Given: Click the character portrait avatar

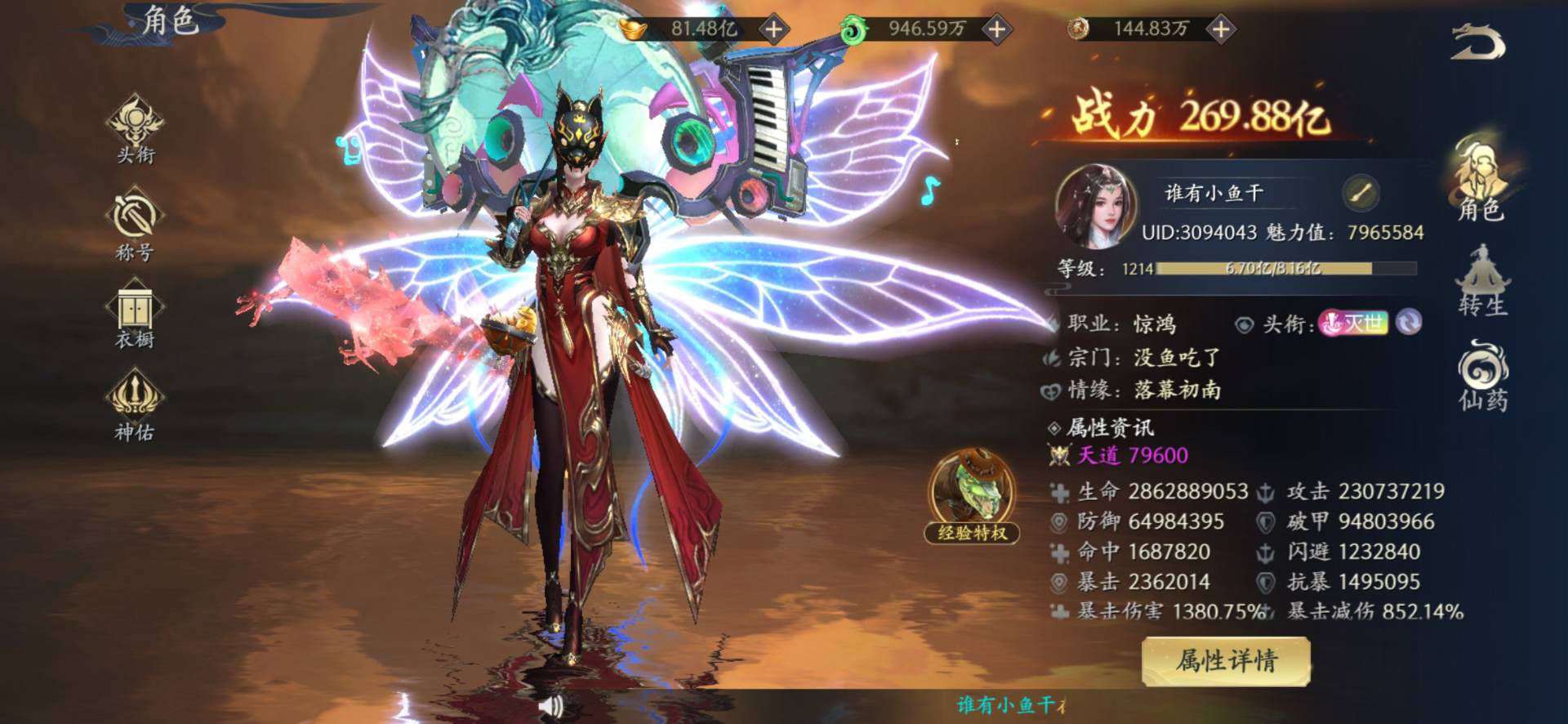Looking at the screenshot, I should 1096,206.
